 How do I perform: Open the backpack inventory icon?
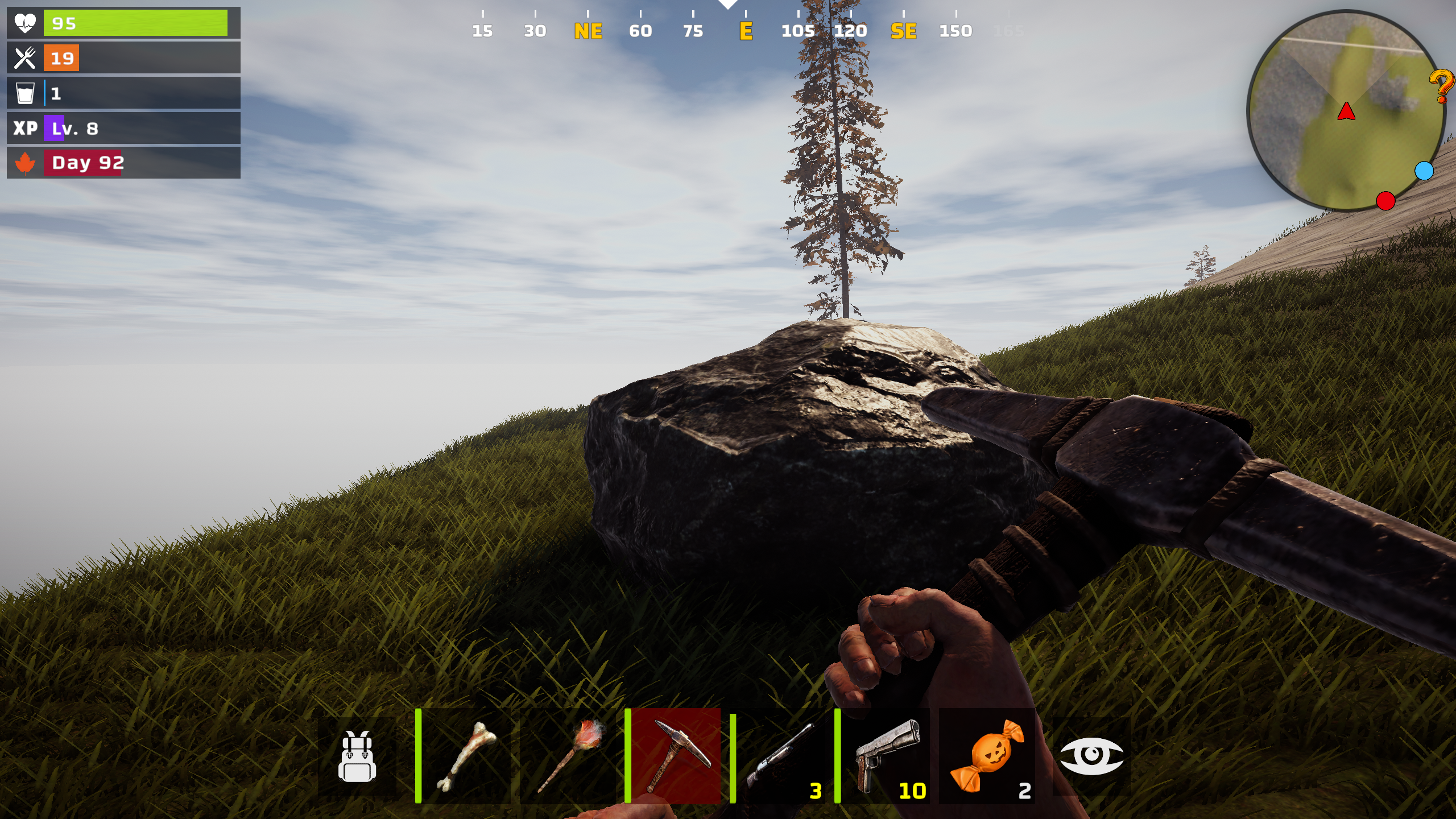click(358, 756)
